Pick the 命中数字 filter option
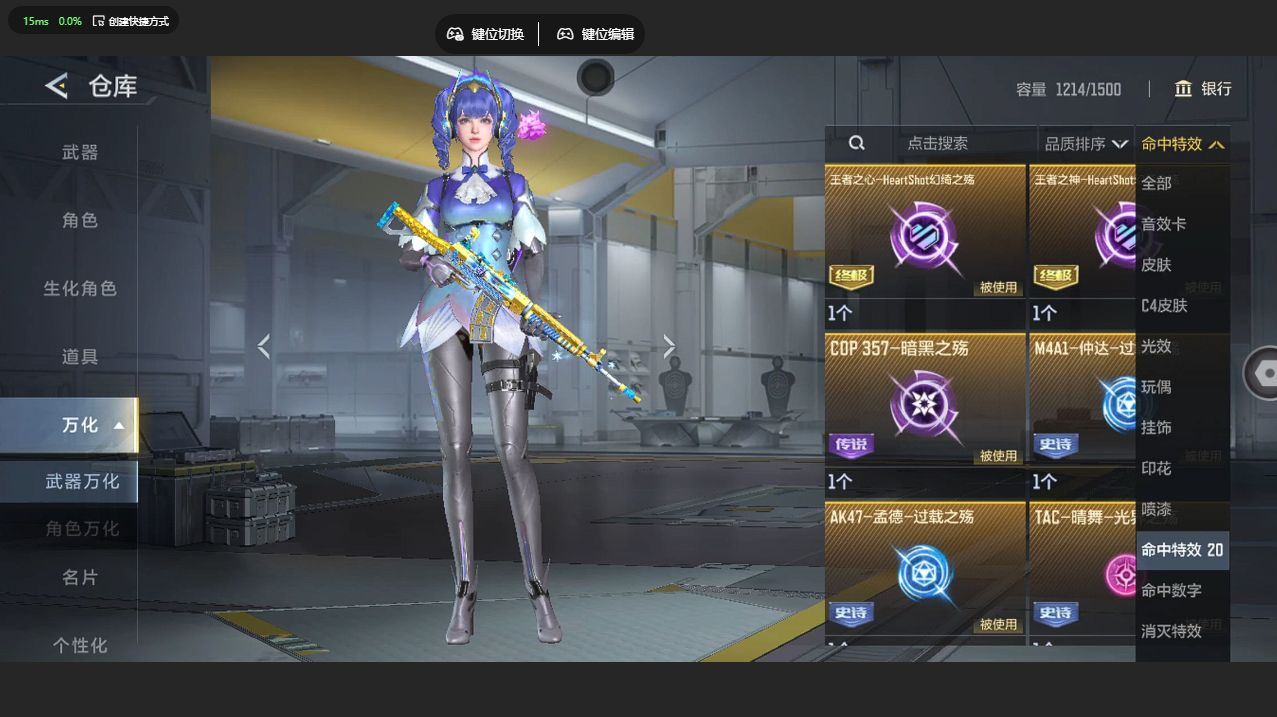1277x717 pixels. coord(1171,590)
